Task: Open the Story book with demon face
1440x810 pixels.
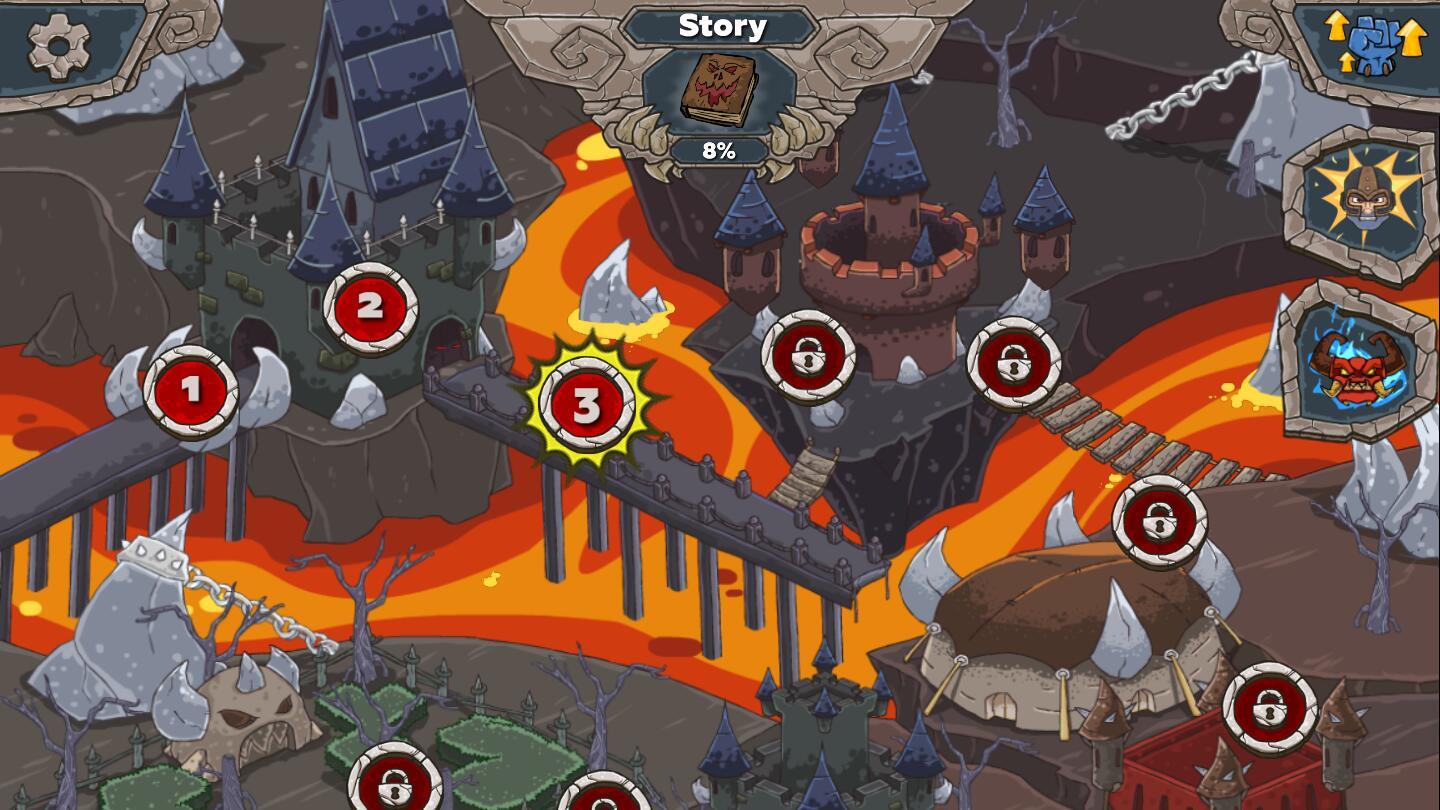Action: 719,89
